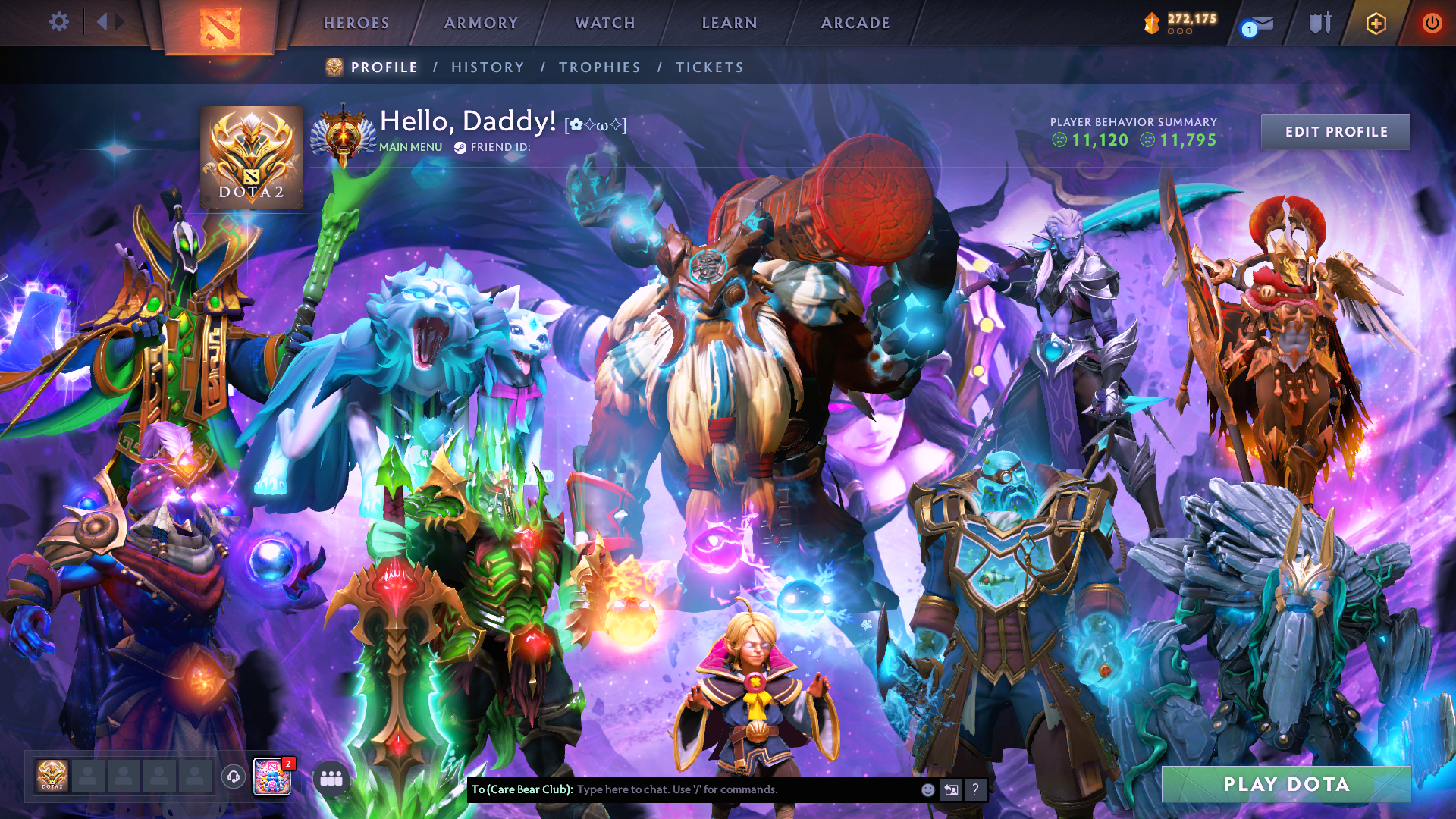Focus the Care Bear Club chat input
1456x819 pixels.
(743, 789)
